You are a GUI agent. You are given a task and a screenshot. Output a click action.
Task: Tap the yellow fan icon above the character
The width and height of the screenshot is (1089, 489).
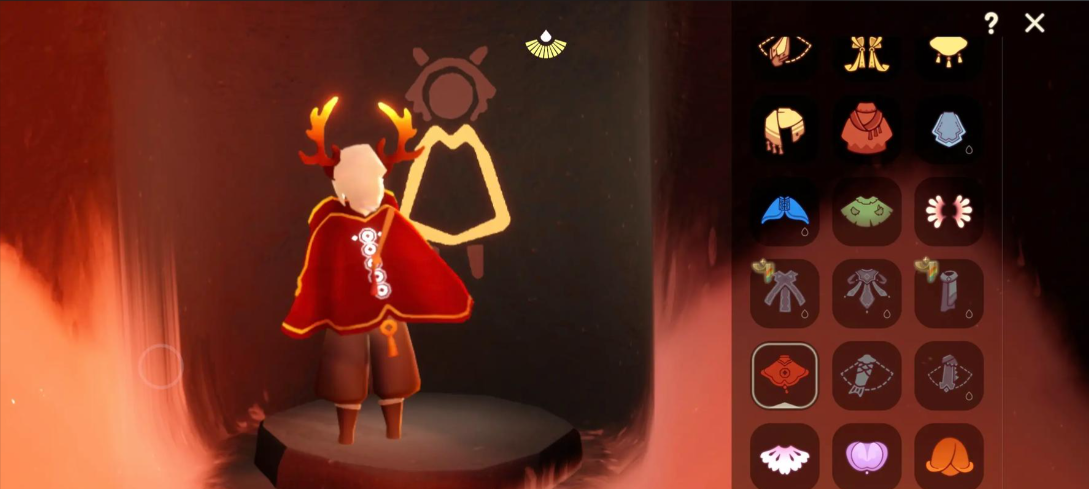click(x=546, y=42)
